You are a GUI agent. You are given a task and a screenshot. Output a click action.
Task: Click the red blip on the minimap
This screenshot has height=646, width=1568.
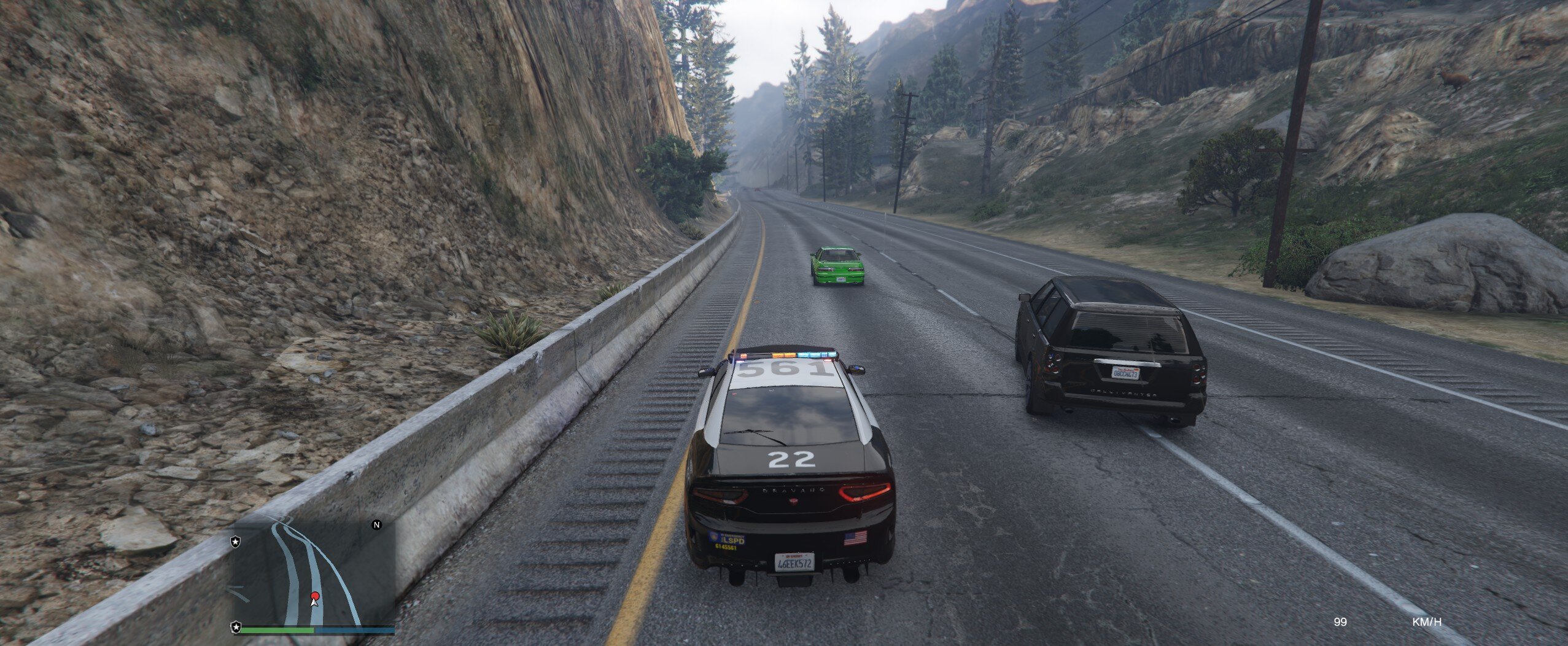coord(315,596)
